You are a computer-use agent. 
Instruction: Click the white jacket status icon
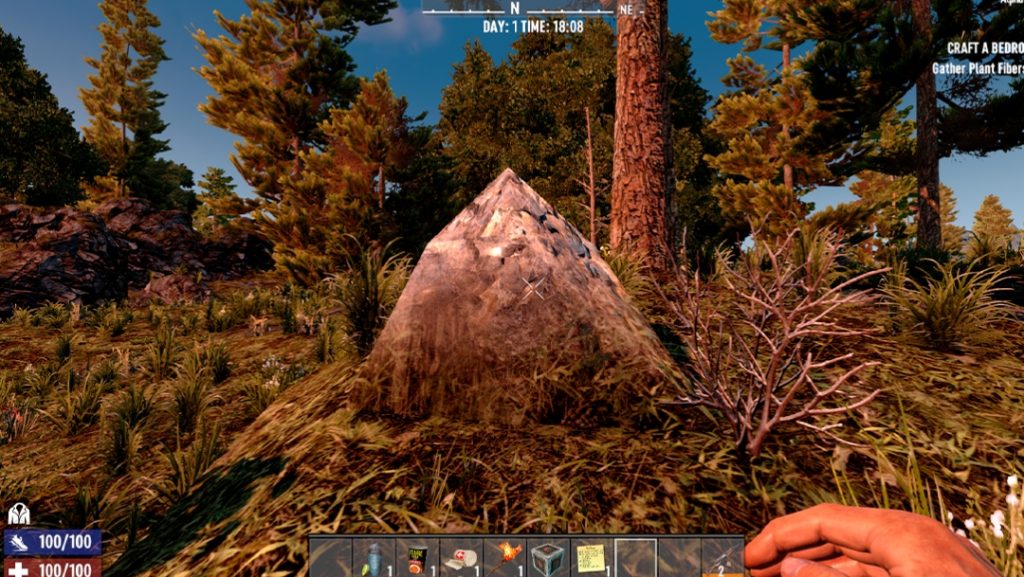(x=19, y=514)
